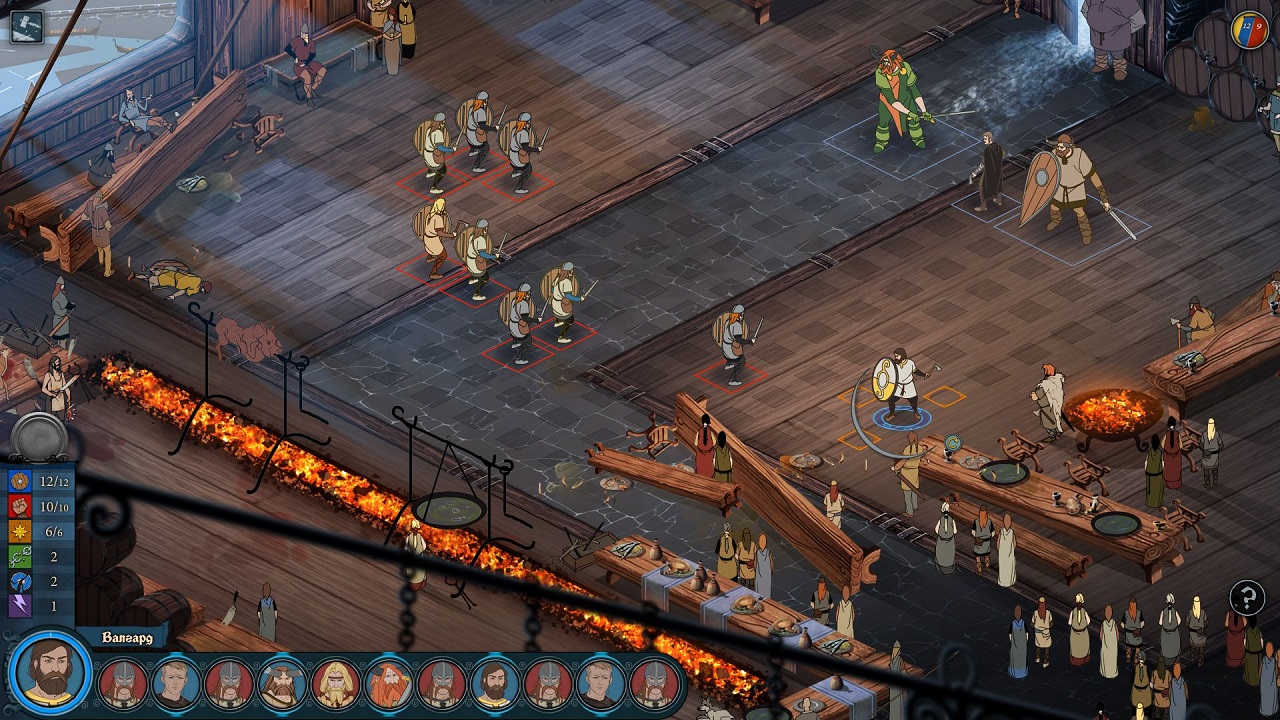Click the hammer icon button

[27, 25]
